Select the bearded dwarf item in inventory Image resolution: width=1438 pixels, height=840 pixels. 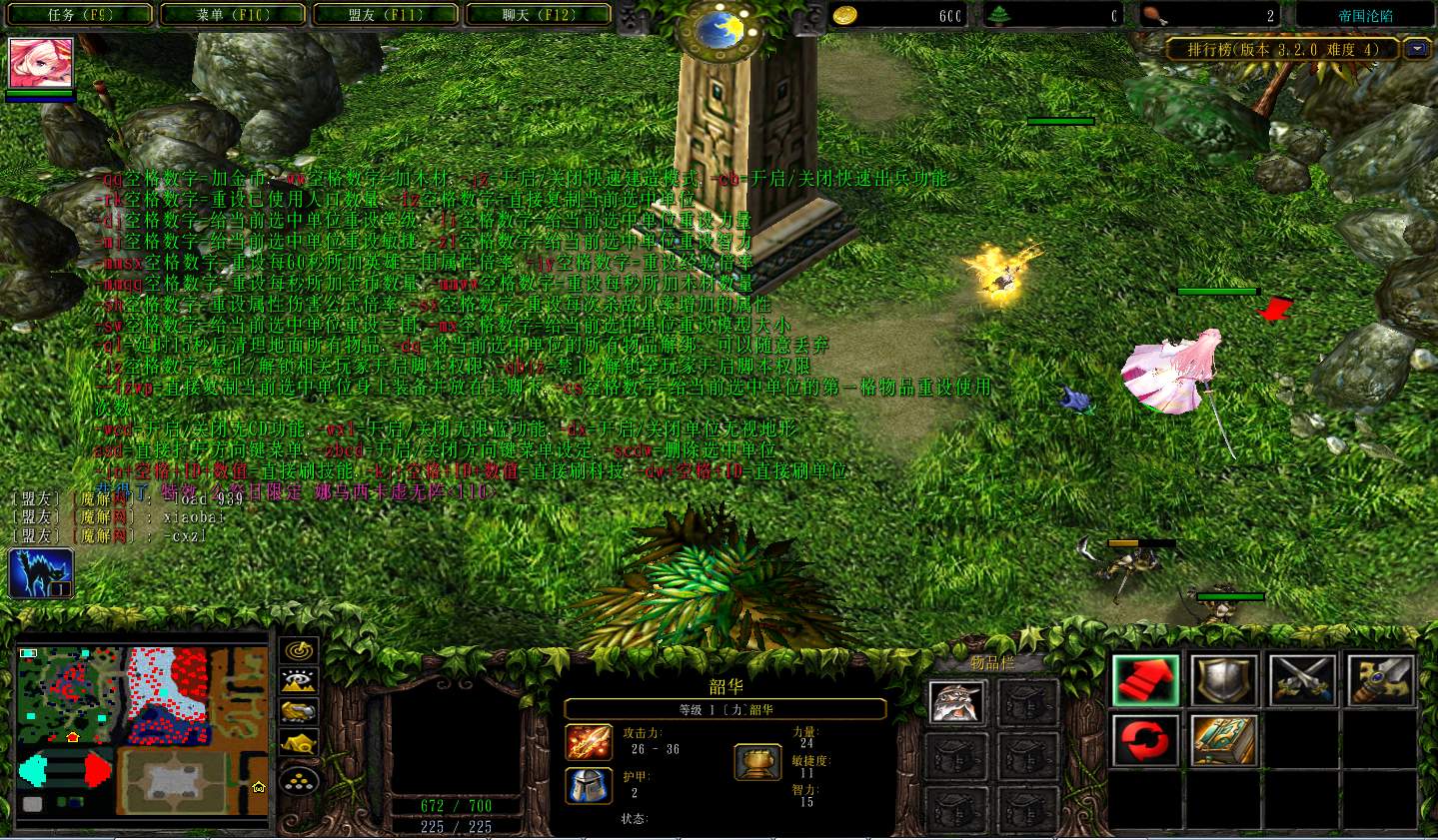pos(957,703)
